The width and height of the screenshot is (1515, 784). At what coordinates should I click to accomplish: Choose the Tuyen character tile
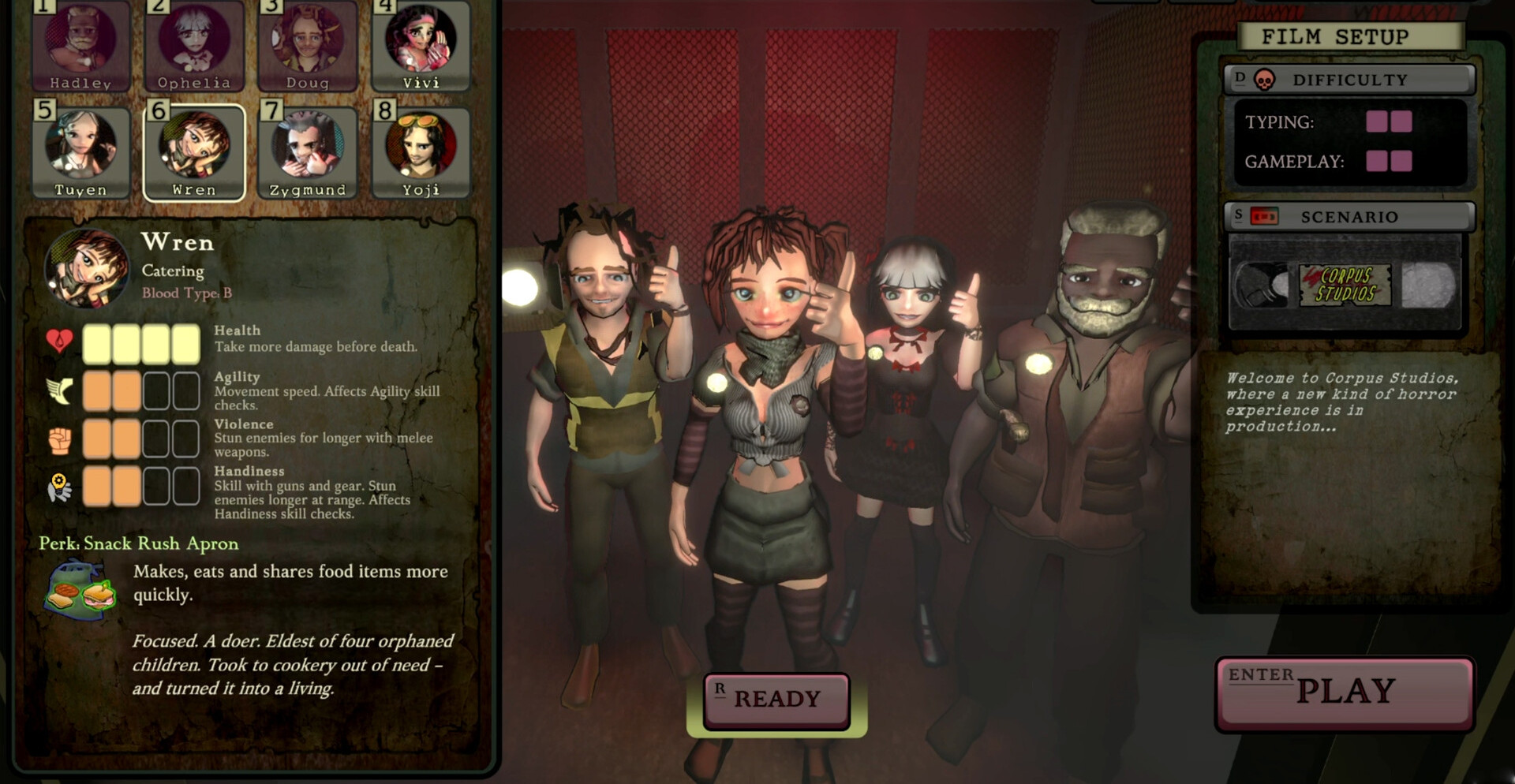point(80,151)
